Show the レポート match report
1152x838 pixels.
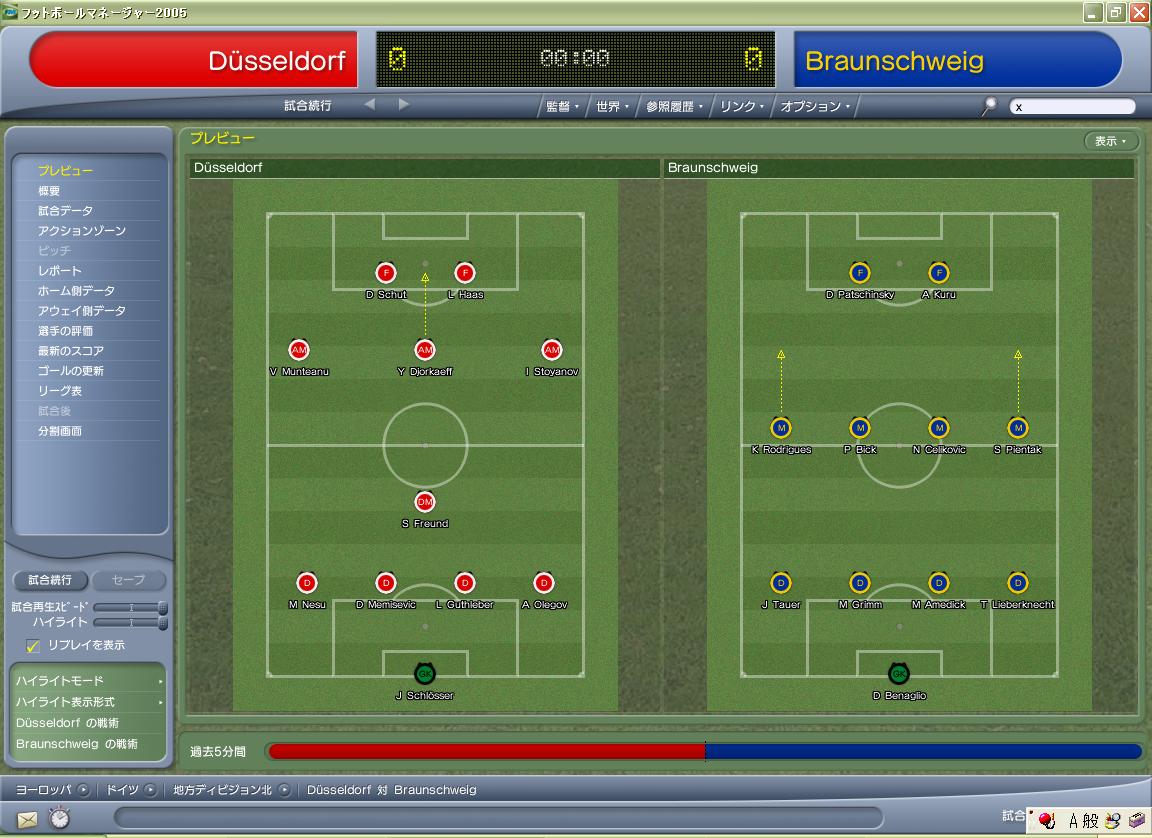60,271
